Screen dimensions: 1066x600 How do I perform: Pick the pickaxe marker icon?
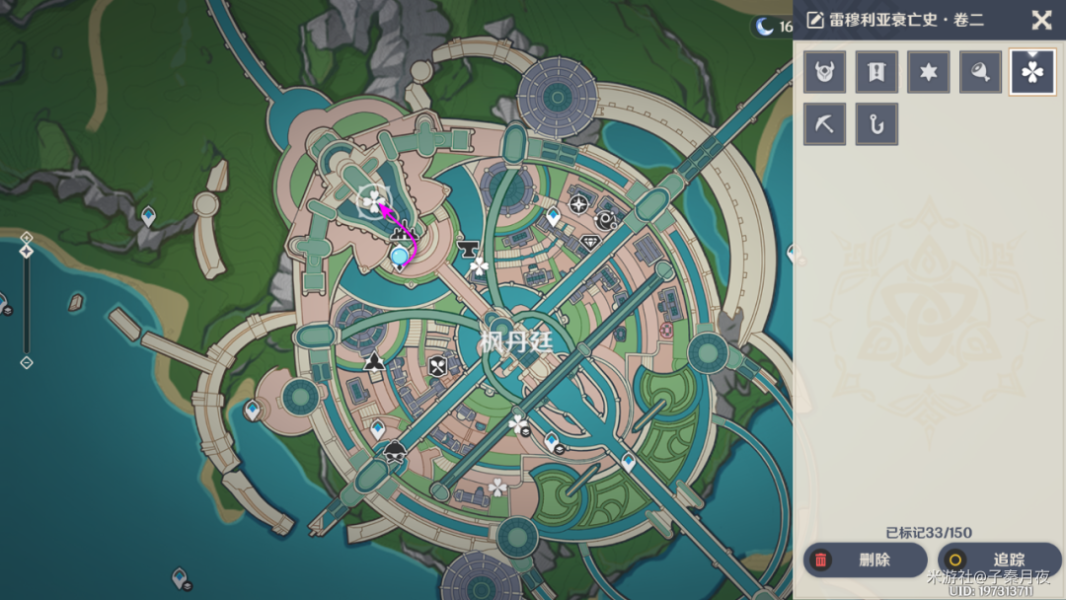(825, 124)
